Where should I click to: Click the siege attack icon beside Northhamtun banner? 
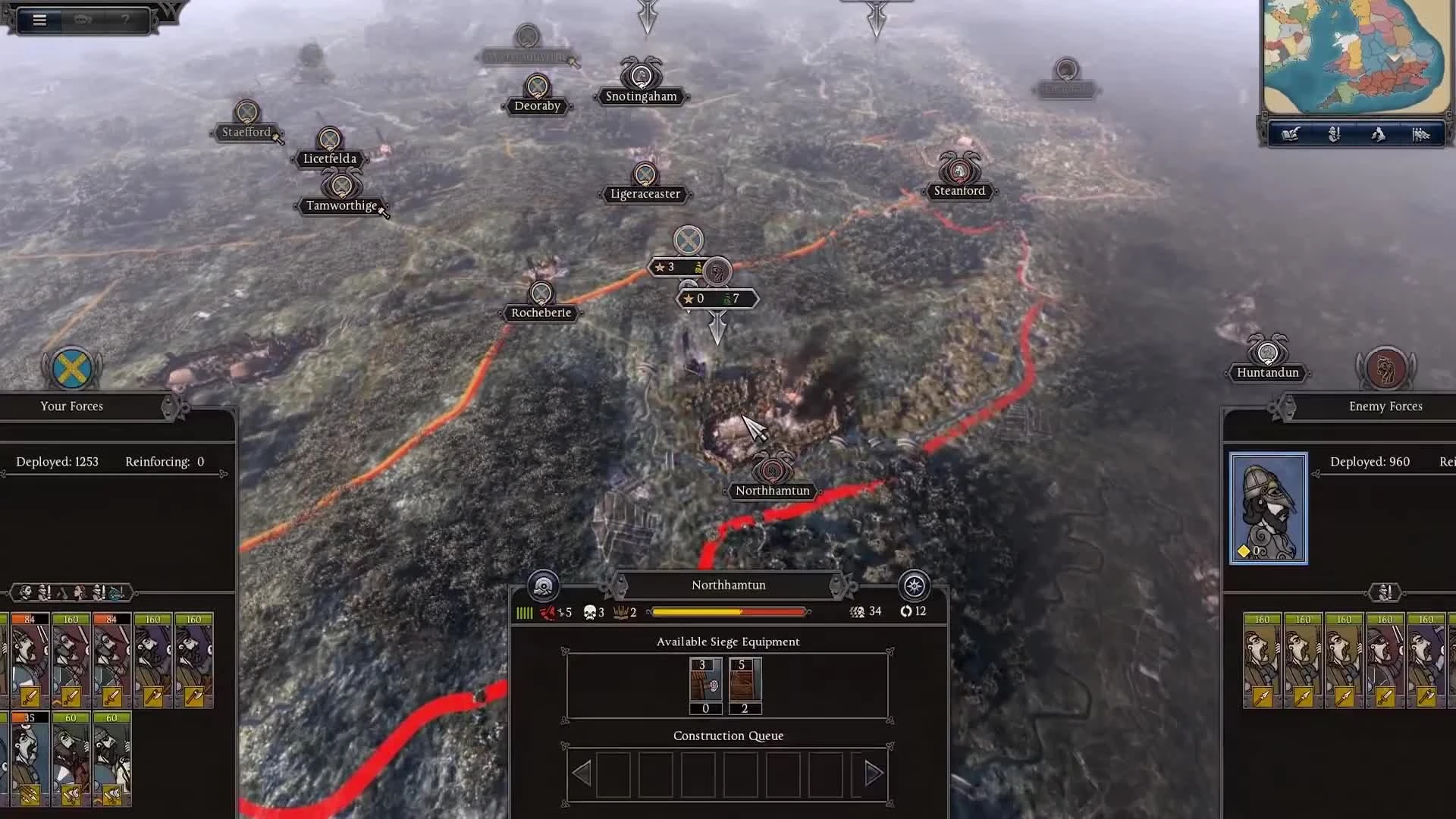coord(543,585)
